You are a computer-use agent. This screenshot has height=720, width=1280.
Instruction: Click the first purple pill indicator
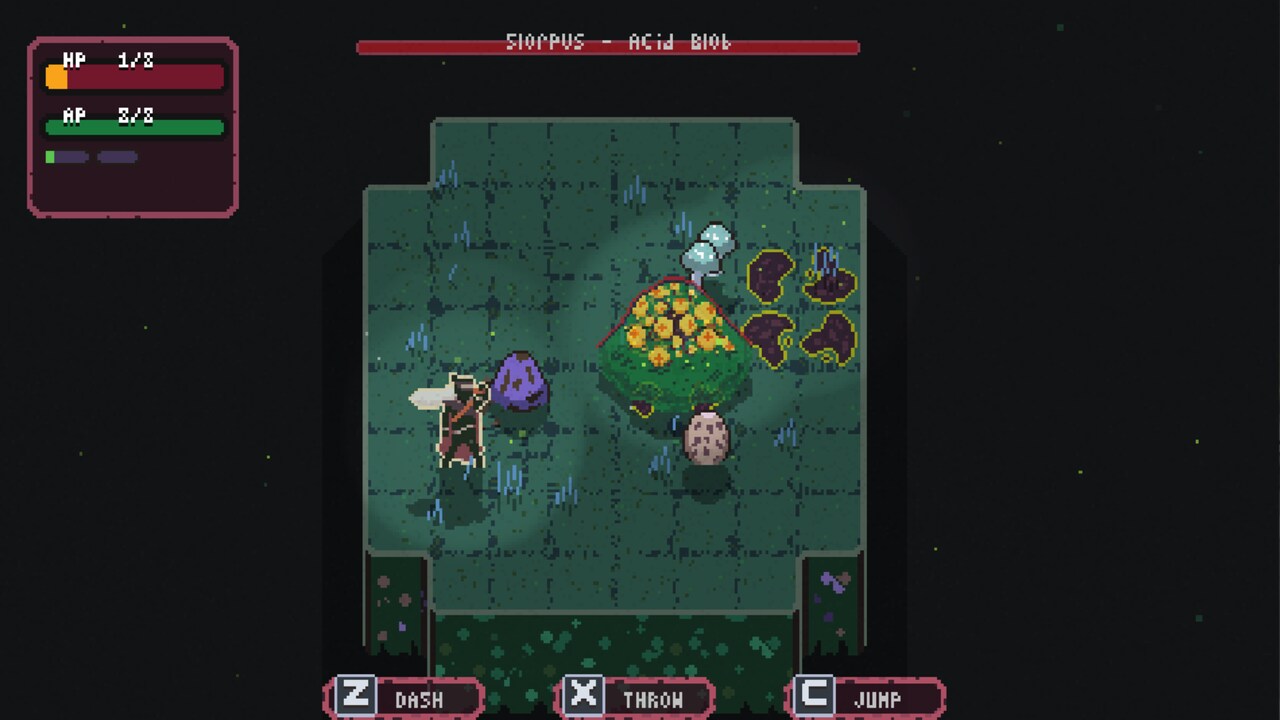tap(72, 156)
